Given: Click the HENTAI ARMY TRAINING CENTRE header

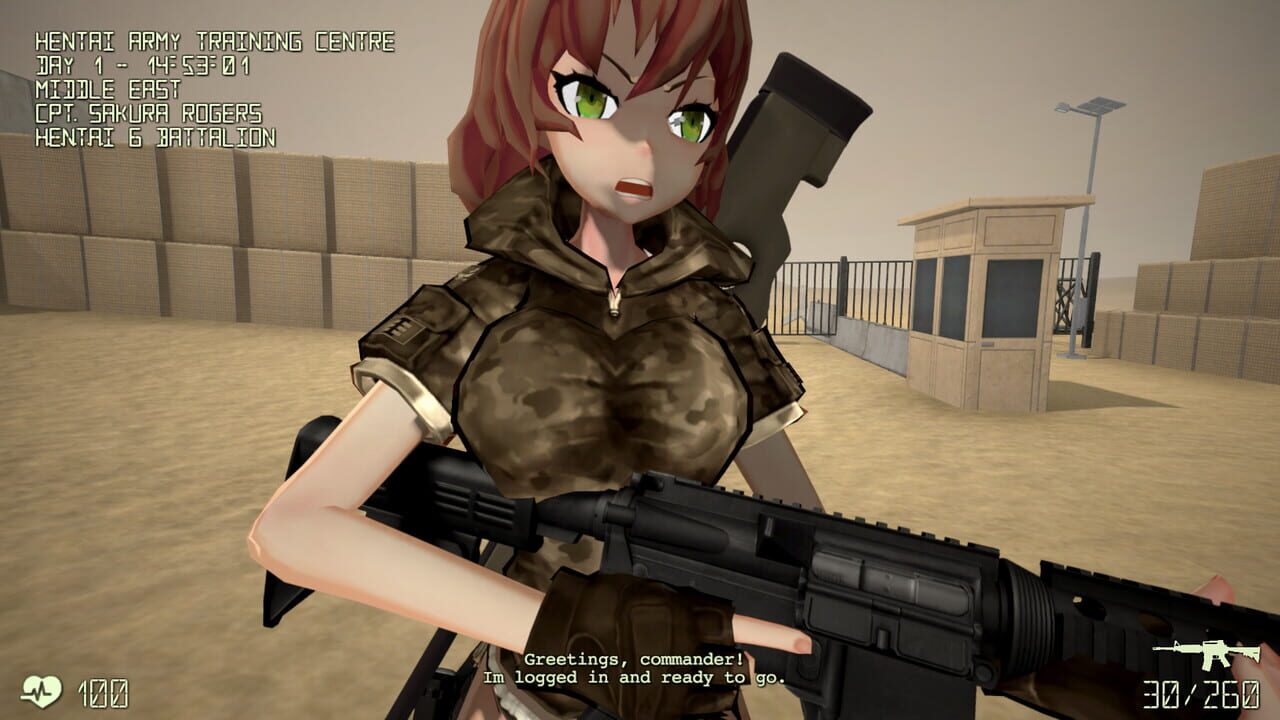Looking at the screenshot, I should 216,44.
